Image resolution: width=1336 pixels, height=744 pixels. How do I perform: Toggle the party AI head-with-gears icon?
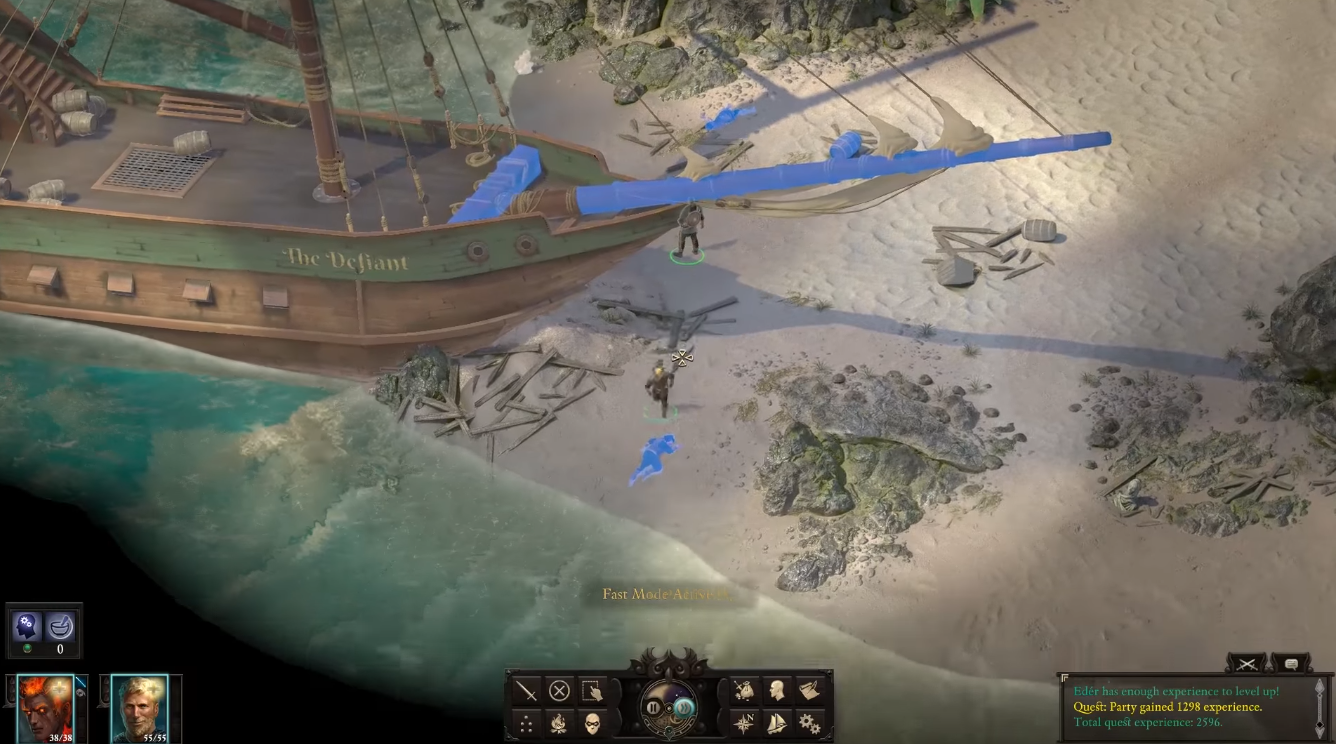(26, 628)
